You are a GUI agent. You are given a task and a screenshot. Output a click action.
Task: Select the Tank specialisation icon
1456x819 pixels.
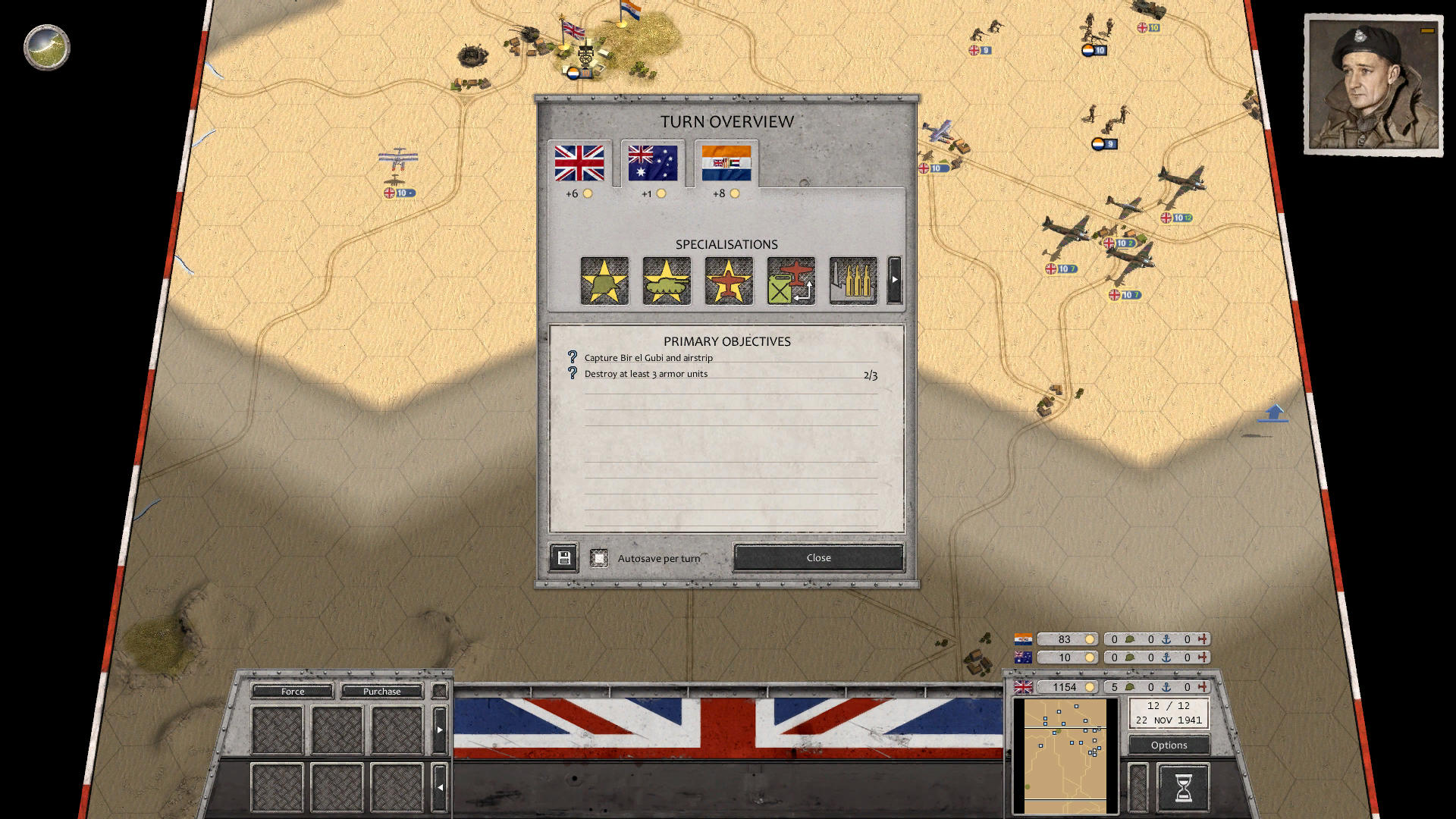pyautogui.click(x=667, y=280)
